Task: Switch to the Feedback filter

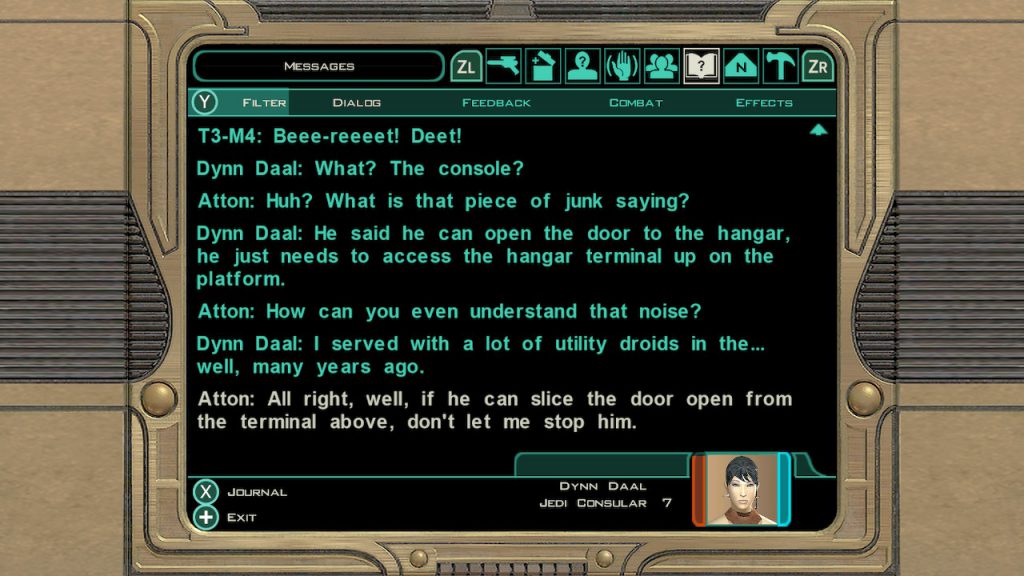Action: [496, 103]
